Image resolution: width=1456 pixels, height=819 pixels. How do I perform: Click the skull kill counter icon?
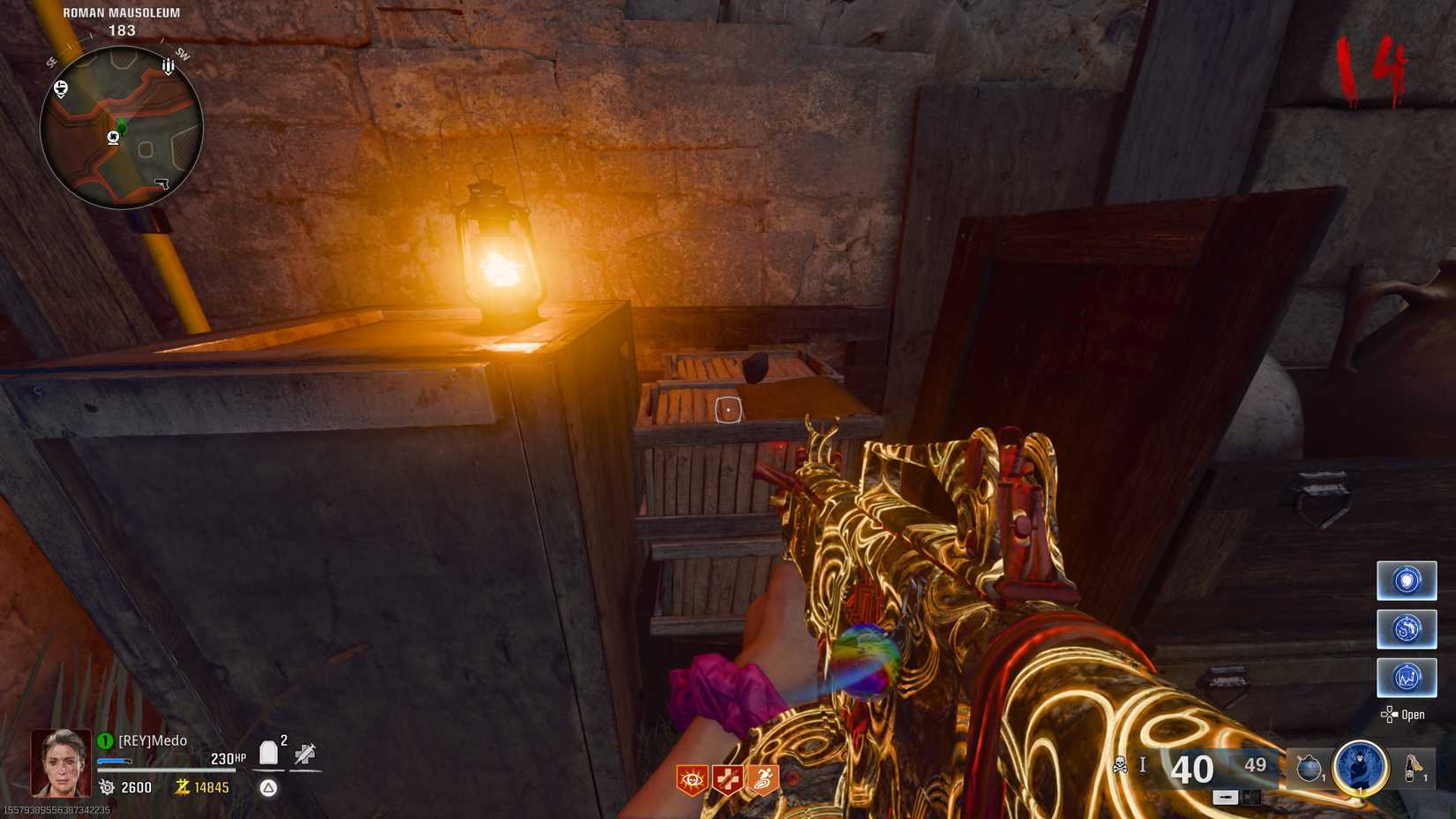pos(1120,764)
